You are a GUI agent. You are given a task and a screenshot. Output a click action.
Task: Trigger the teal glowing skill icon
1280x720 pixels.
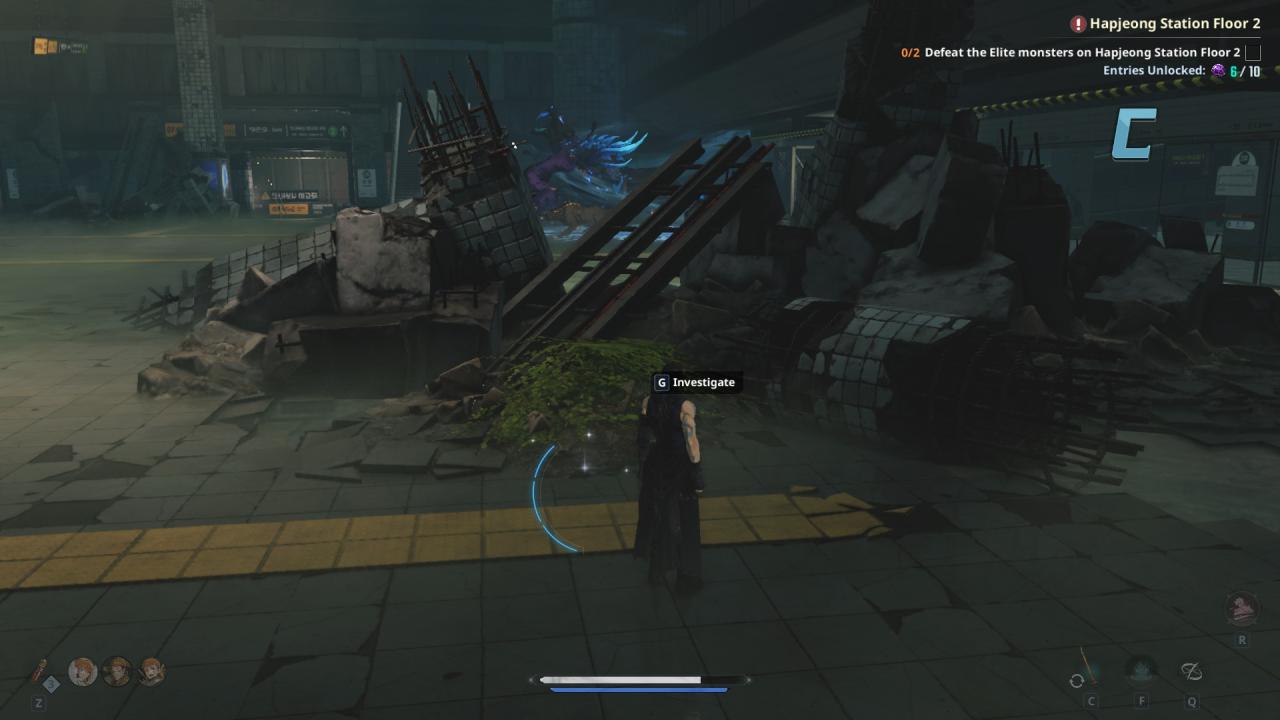point(1141,670)
